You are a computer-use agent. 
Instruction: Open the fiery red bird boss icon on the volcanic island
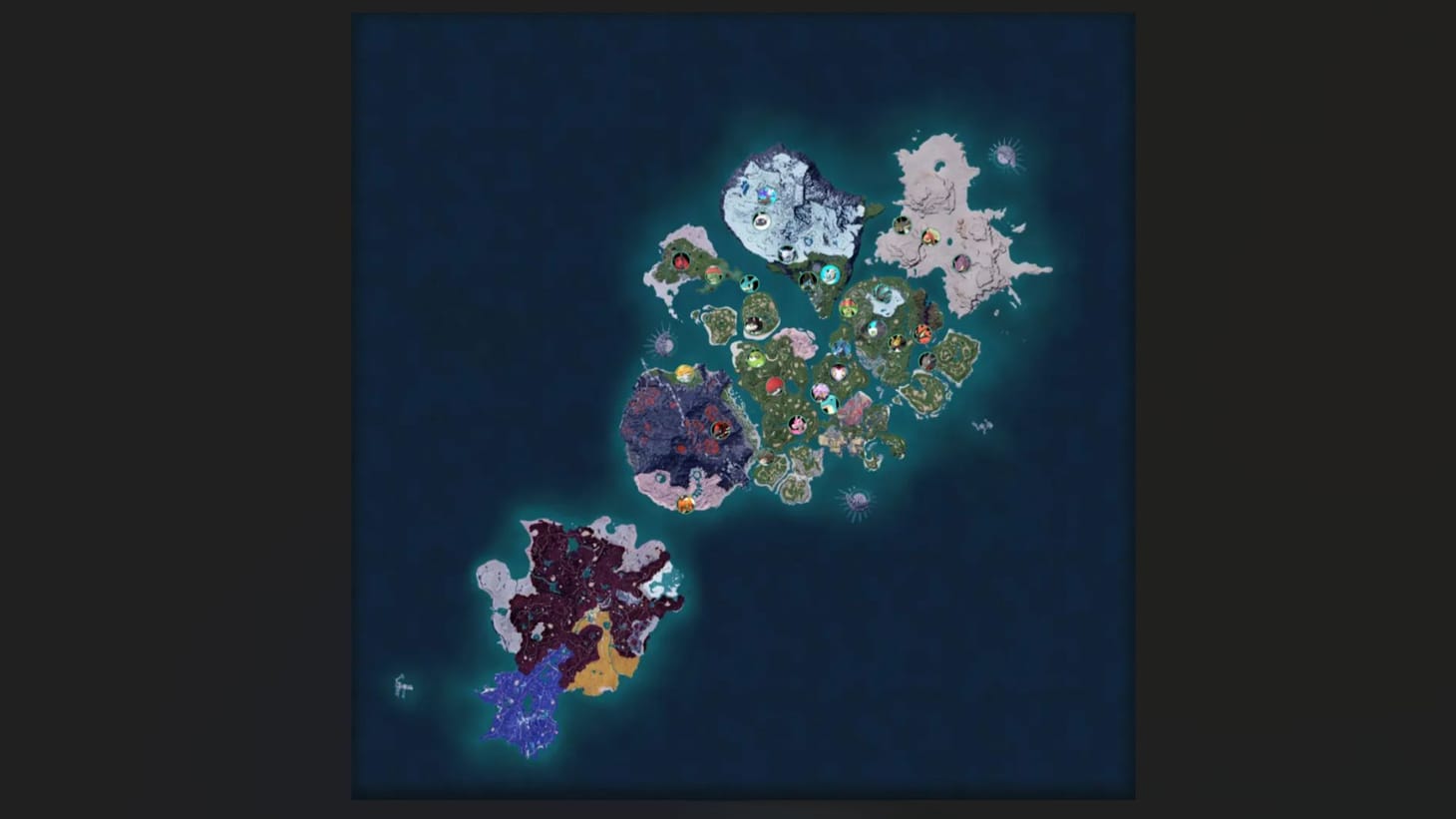click(721, 429)
